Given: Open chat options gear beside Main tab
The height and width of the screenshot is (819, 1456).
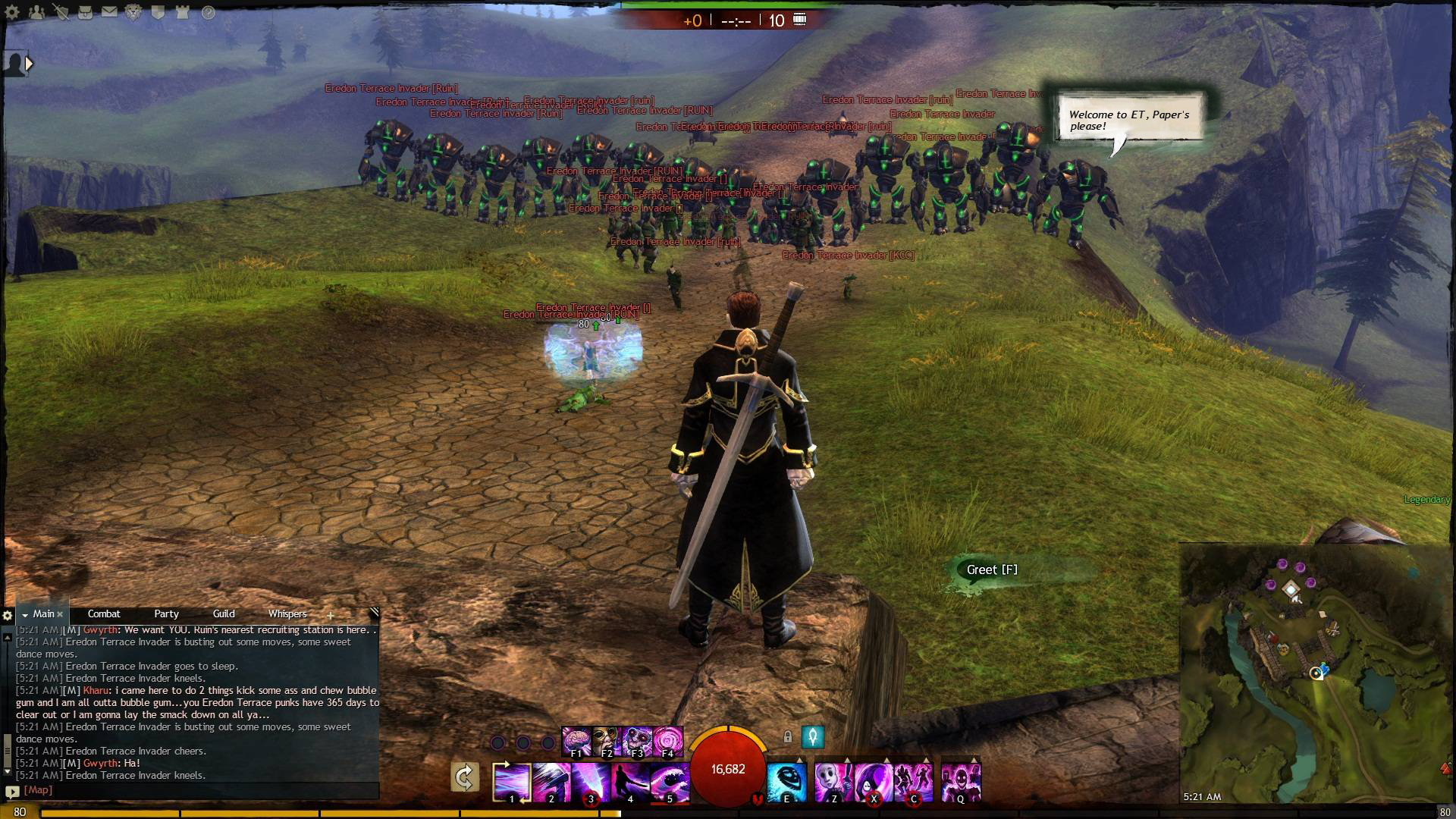Looking at the screenshot, I should click(8, 615).
